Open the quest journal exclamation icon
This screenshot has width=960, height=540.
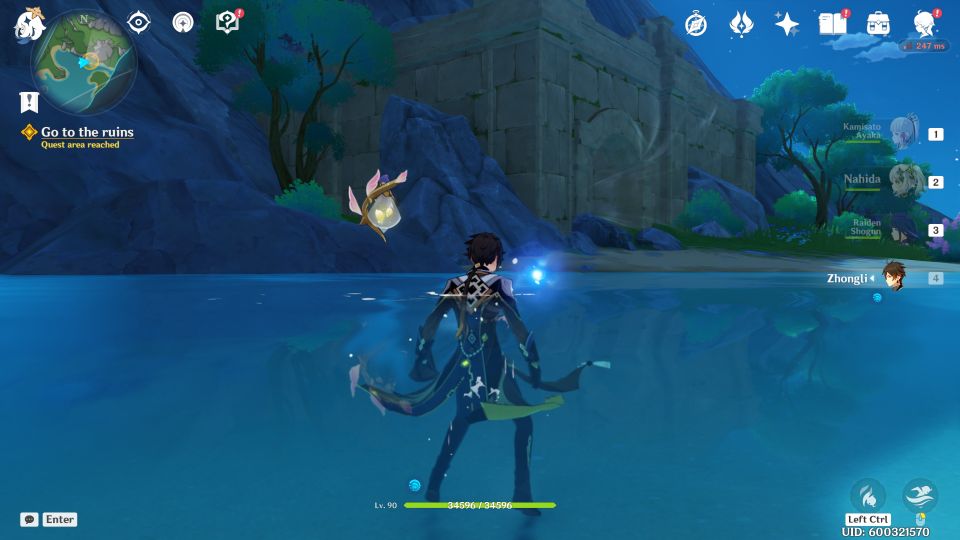point(28,101)
